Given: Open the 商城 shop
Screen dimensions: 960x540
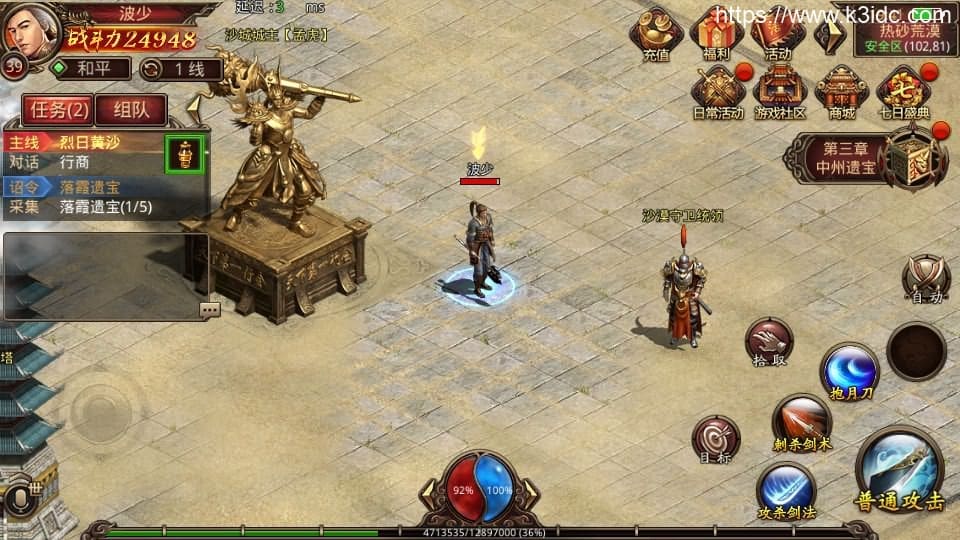Looking at the screenshot, I should (x=841, y=94).
